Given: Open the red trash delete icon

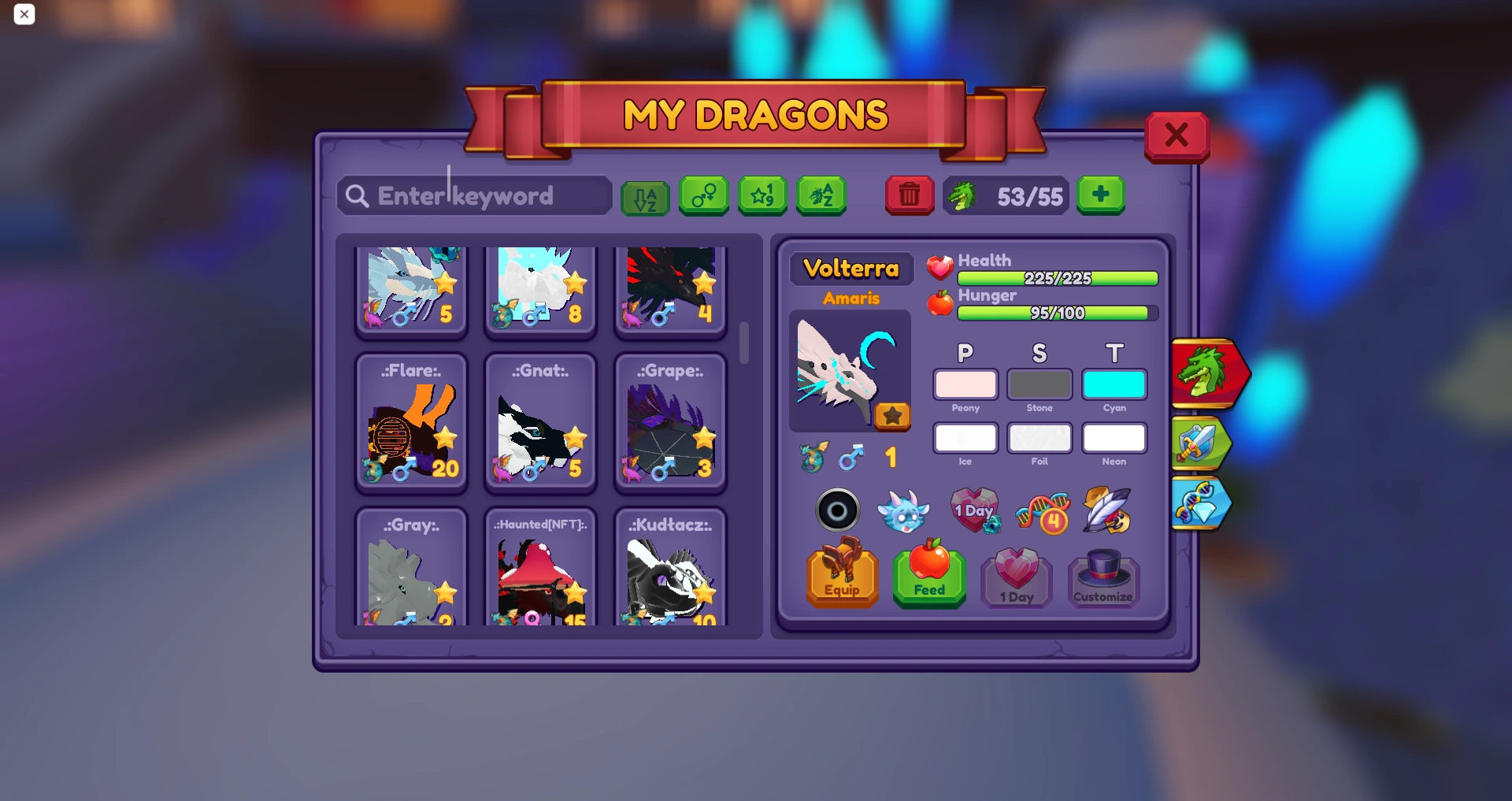Looking at the screenshot, I should coord(910,195).
